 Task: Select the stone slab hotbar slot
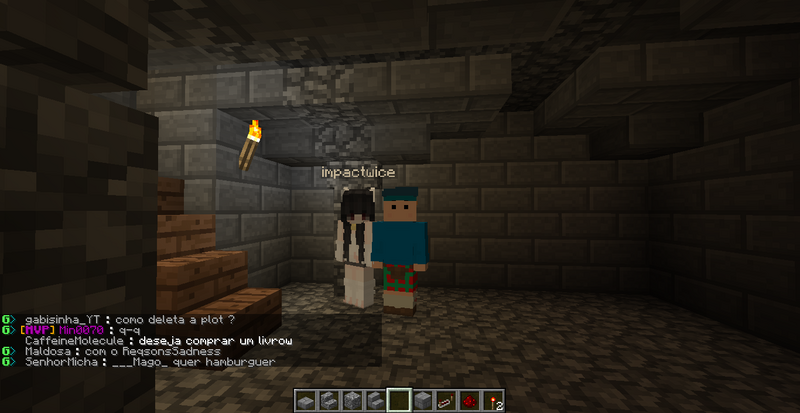point(306,401)
